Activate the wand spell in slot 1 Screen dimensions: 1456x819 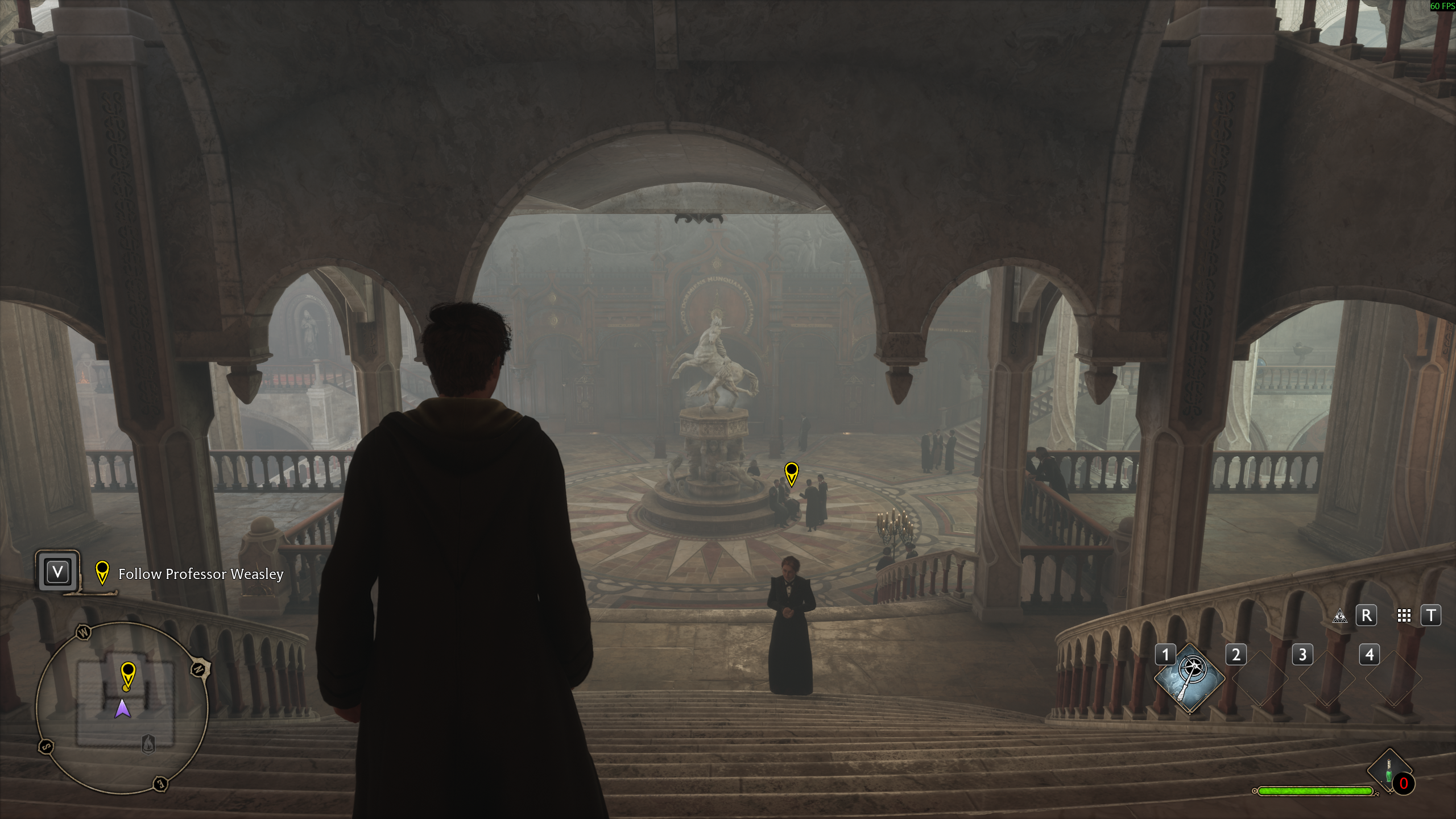[x=1190, y=677]
